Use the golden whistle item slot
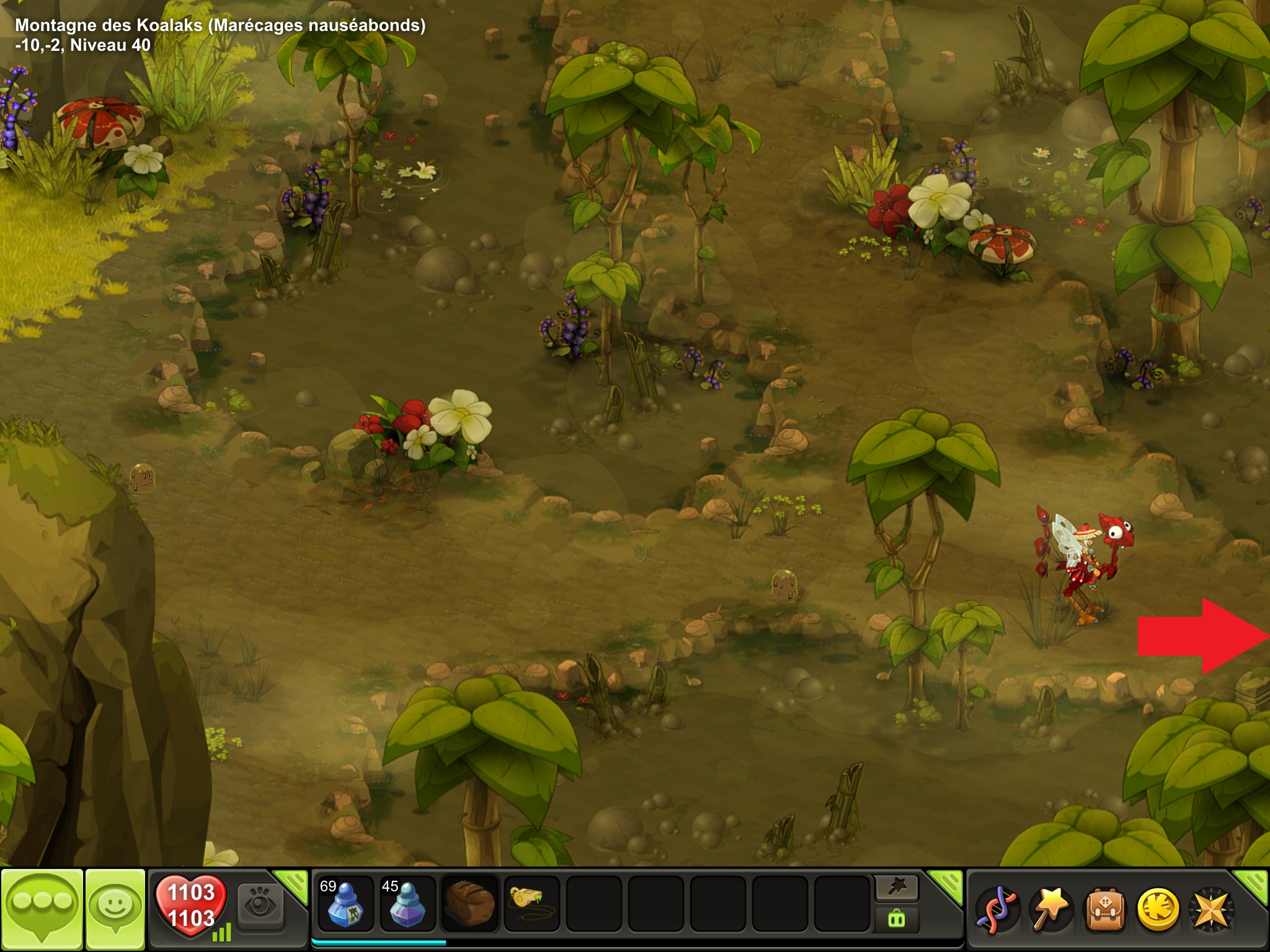The height and width of the screenshot is (952, 1270). [x=531, y=904]
